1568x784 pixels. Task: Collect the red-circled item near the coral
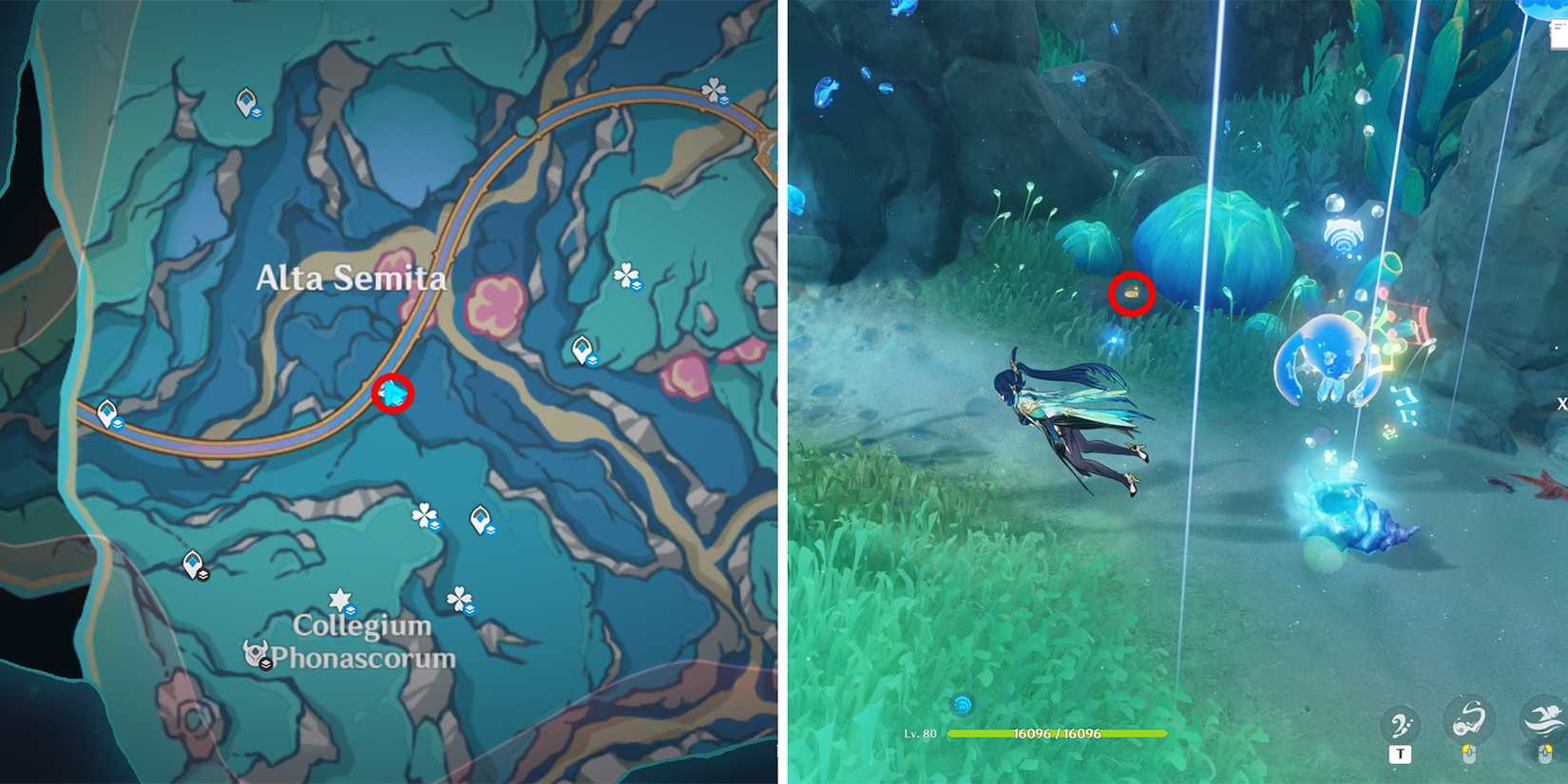point(1130,296)
